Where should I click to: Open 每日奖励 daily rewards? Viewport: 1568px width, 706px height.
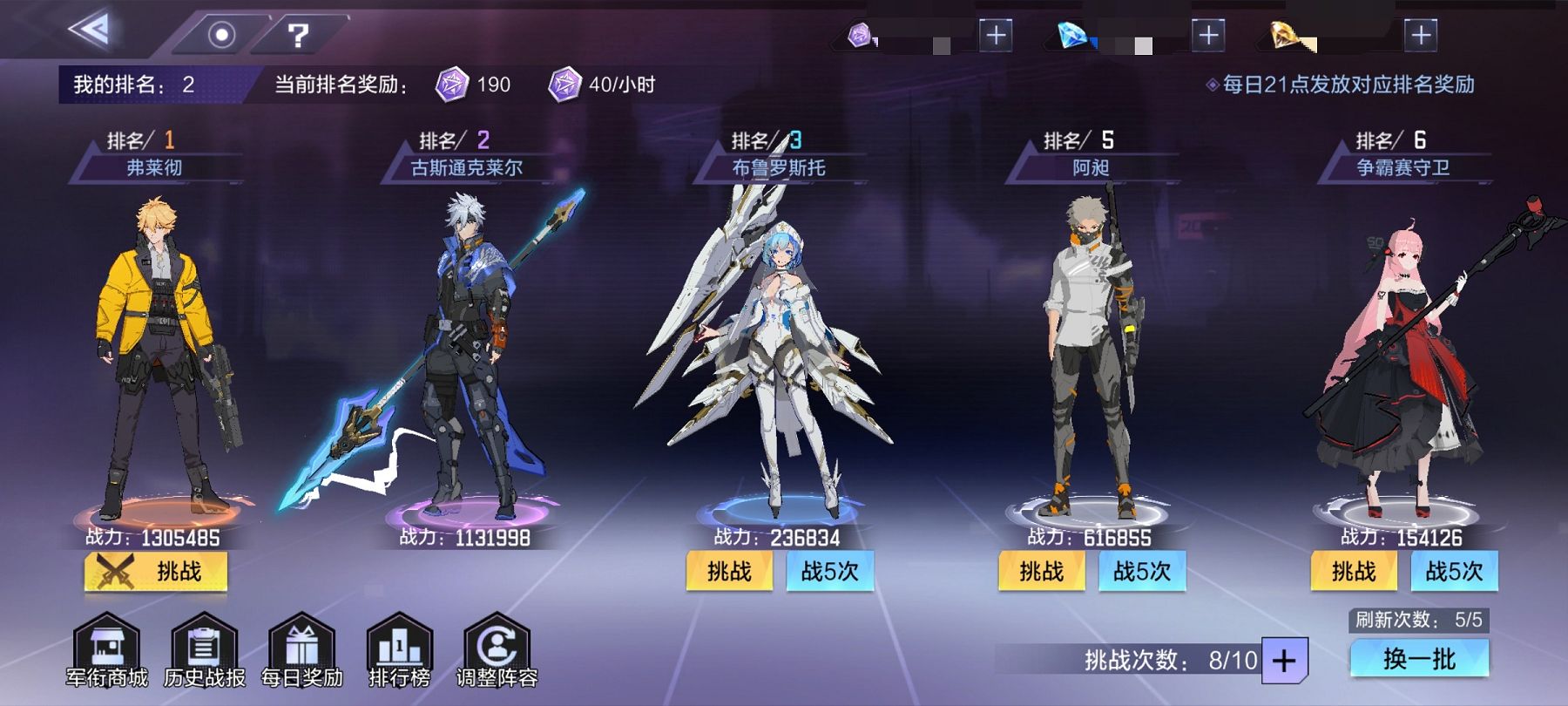pyautogui.click(x=302, y=652)
